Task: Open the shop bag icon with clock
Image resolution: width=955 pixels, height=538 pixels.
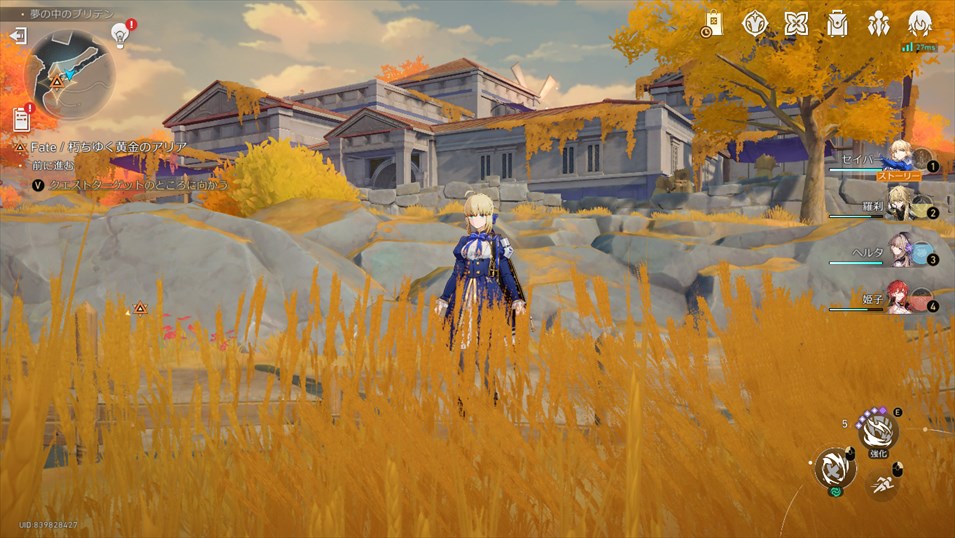Action: pyautogui.click(x=713, y=24)
